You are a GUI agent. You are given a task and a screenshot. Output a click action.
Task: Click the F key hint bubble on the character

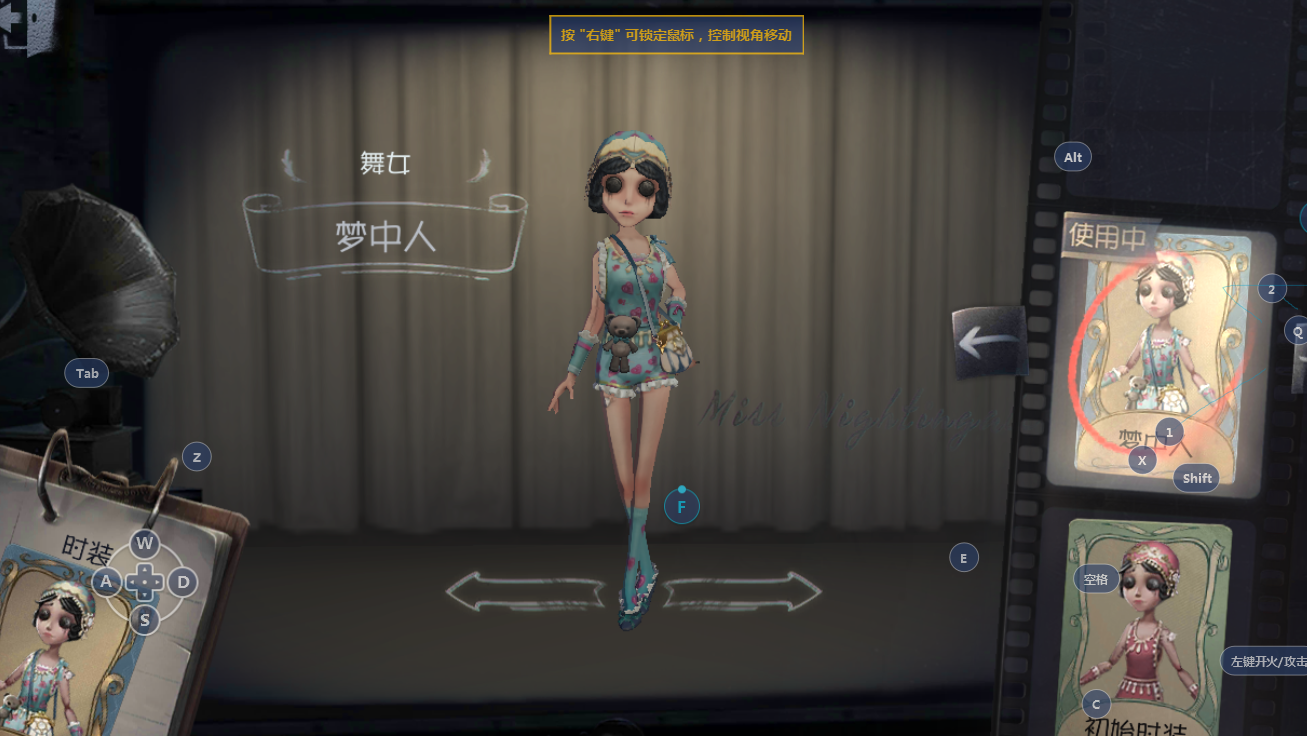pos(682,506)
